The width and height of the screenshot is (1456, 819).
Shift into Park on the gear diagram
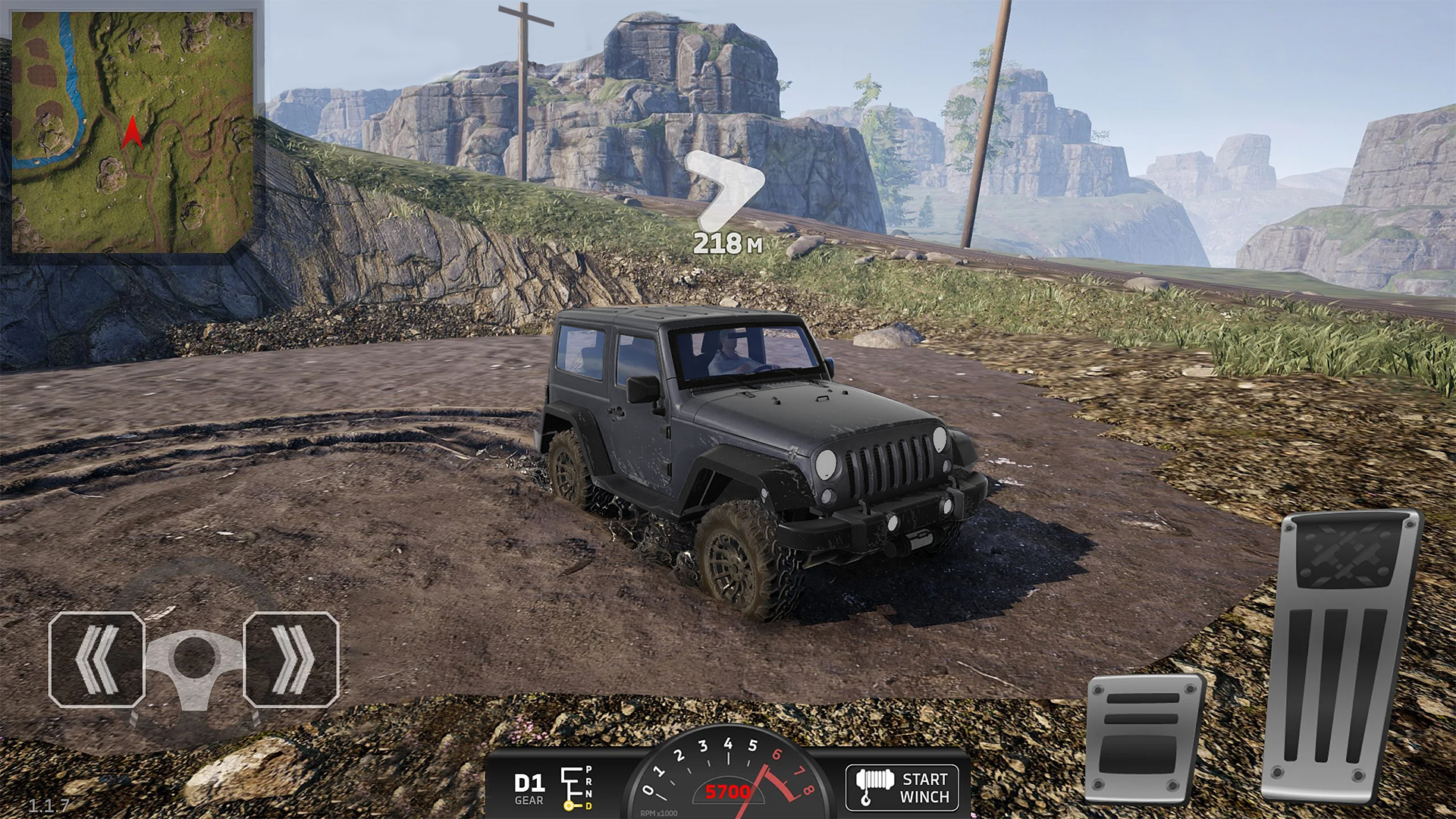(588, 770)
